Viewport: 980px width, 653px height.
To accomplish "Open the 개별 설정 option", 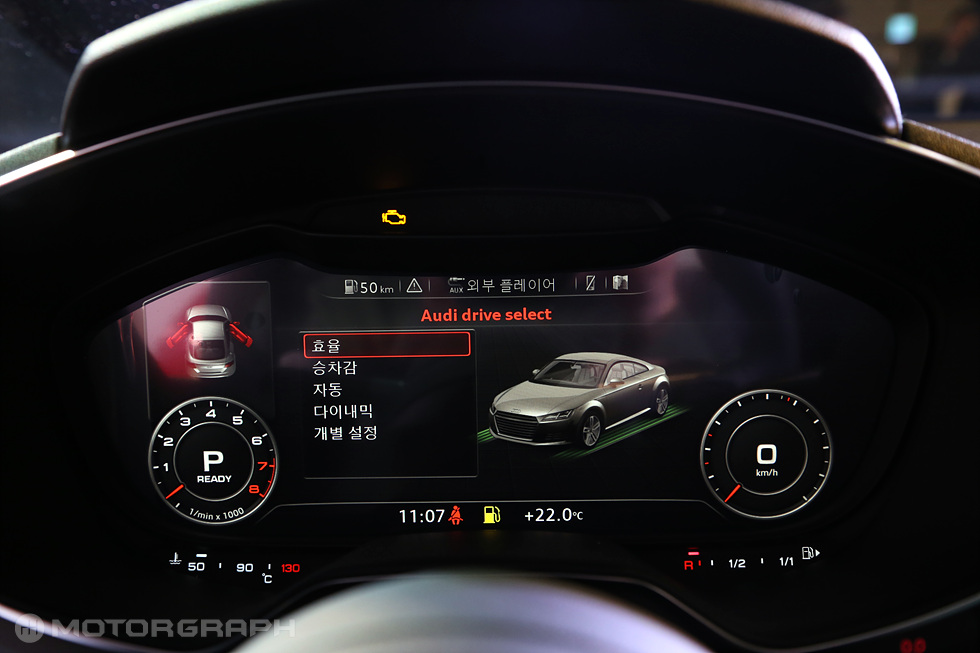I will (x=345, y=433).
